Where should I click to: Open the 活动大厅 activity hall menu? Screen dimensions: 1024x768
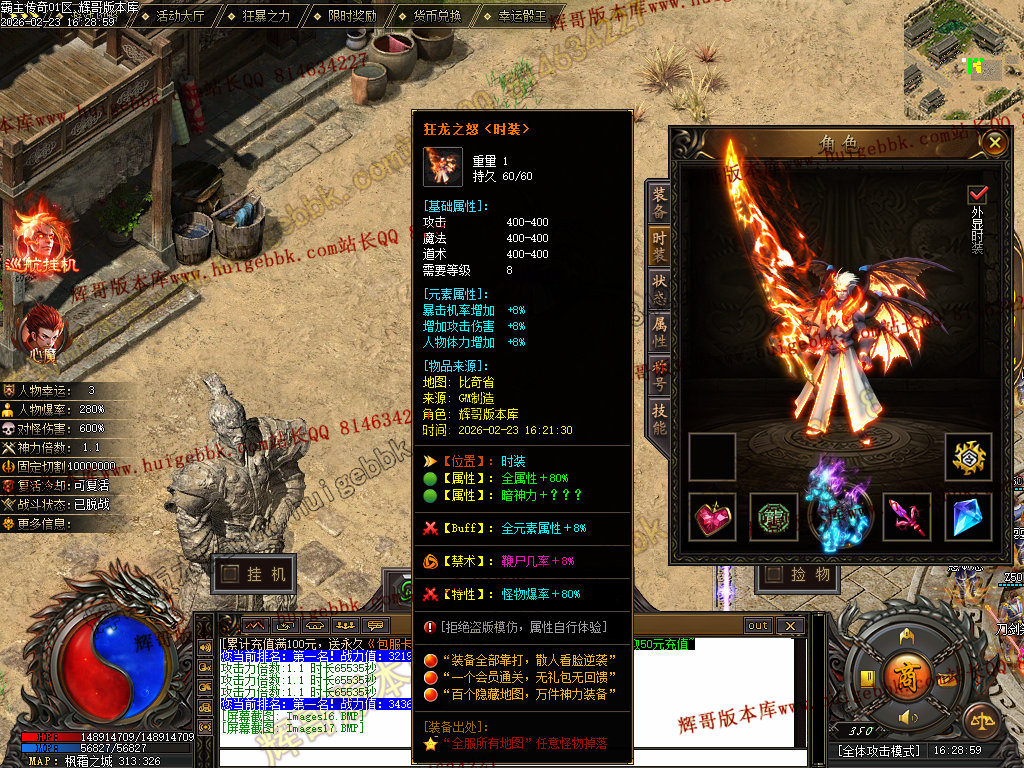click(178, 16)
